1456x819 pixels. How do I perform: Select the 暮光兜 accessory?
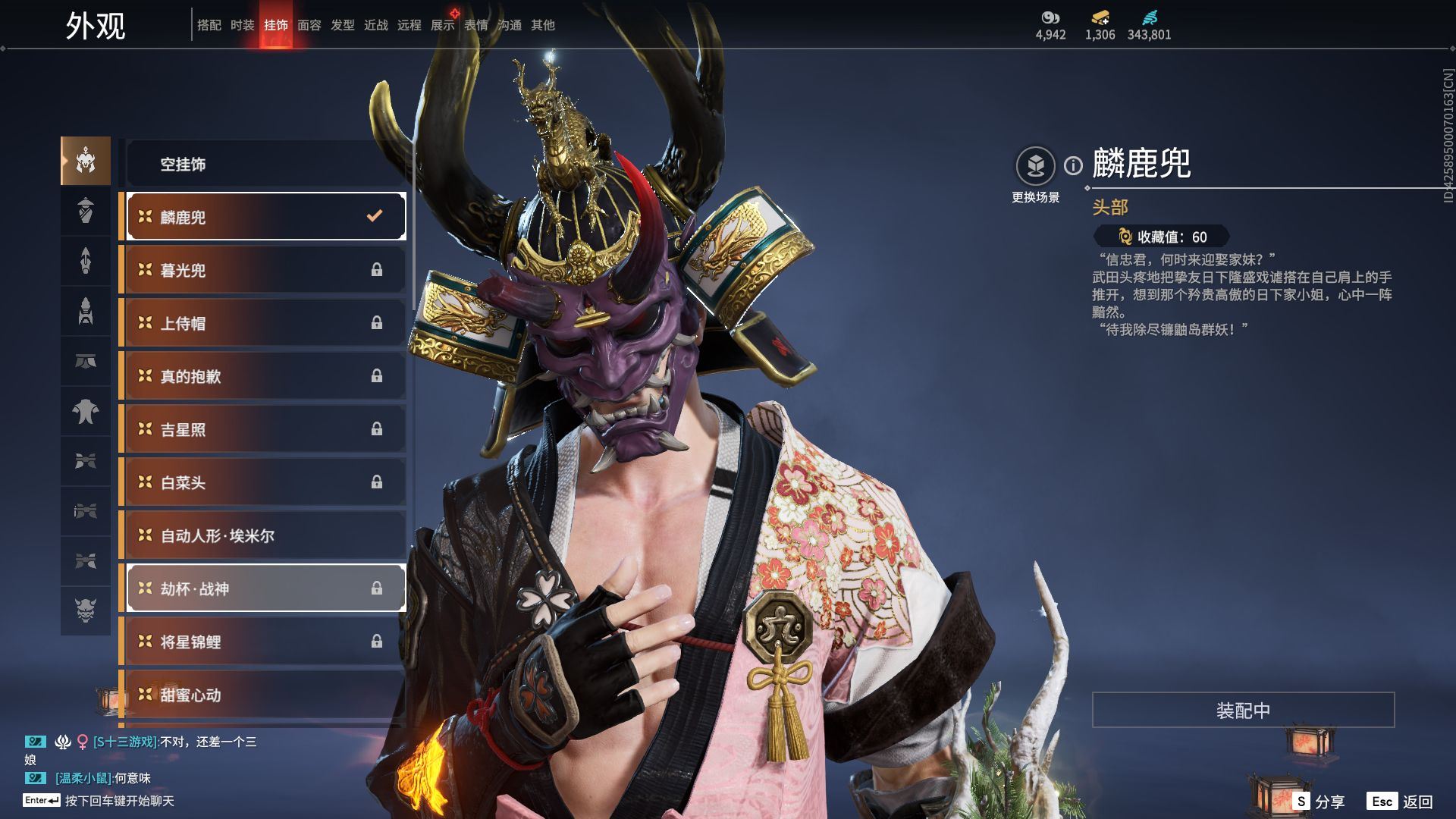[x=265, y=270]
